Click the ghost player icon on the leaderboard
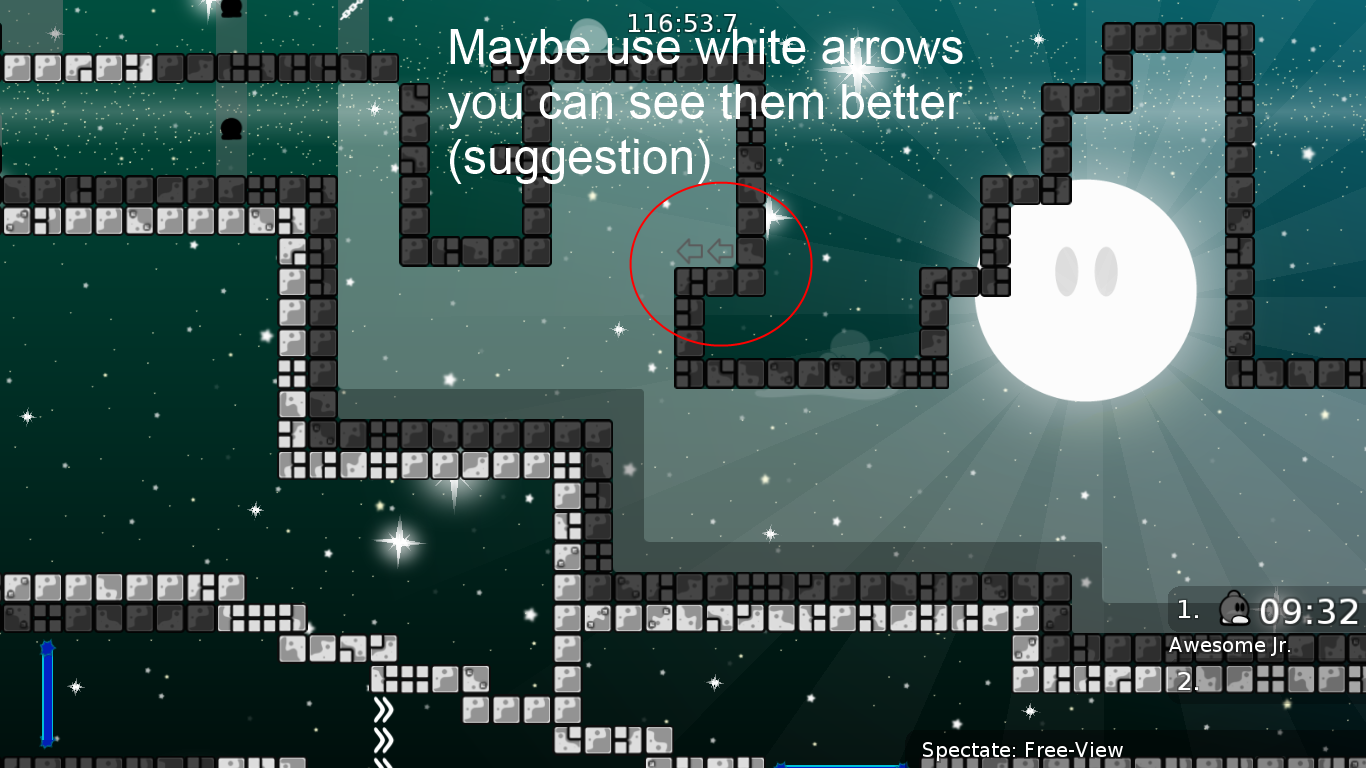Screen dimensions: 1366x768 (1237, 608)
